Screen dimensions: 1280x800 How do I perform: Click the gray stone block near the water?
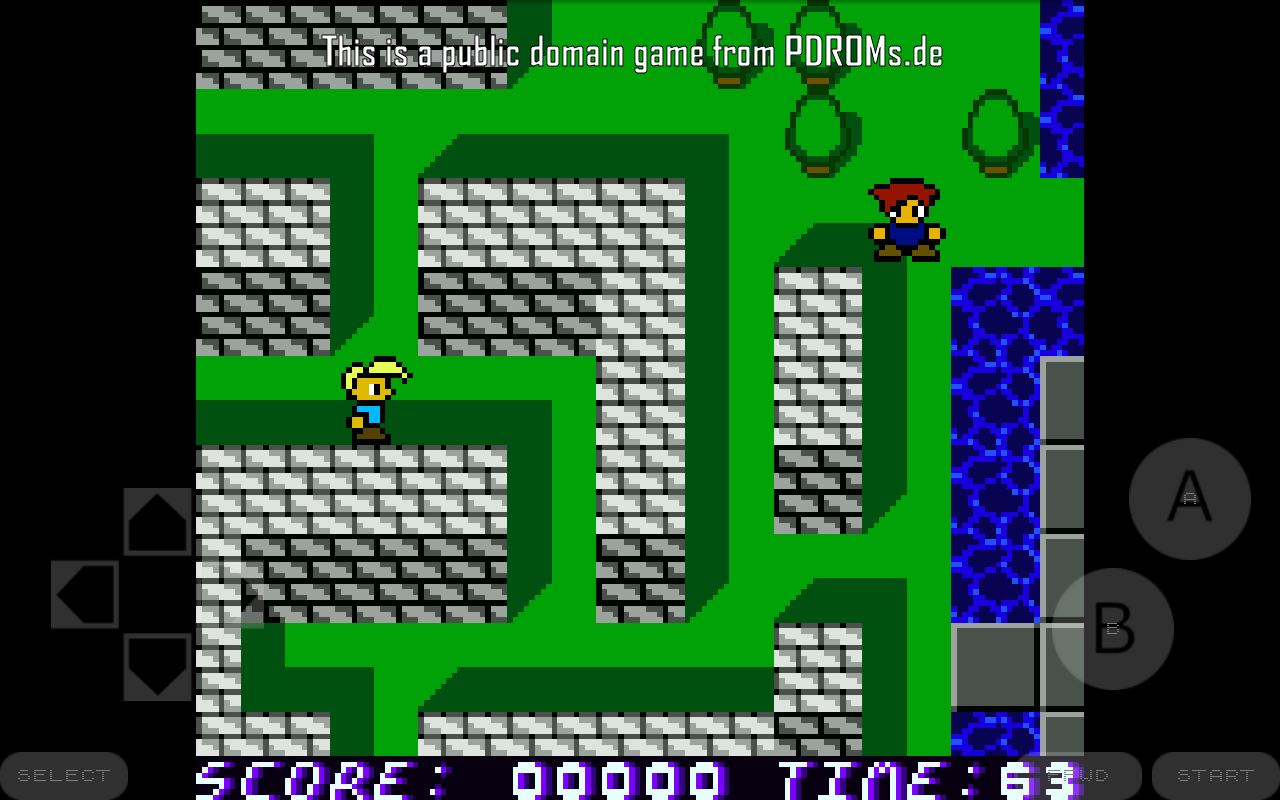[x=993, y=663]
